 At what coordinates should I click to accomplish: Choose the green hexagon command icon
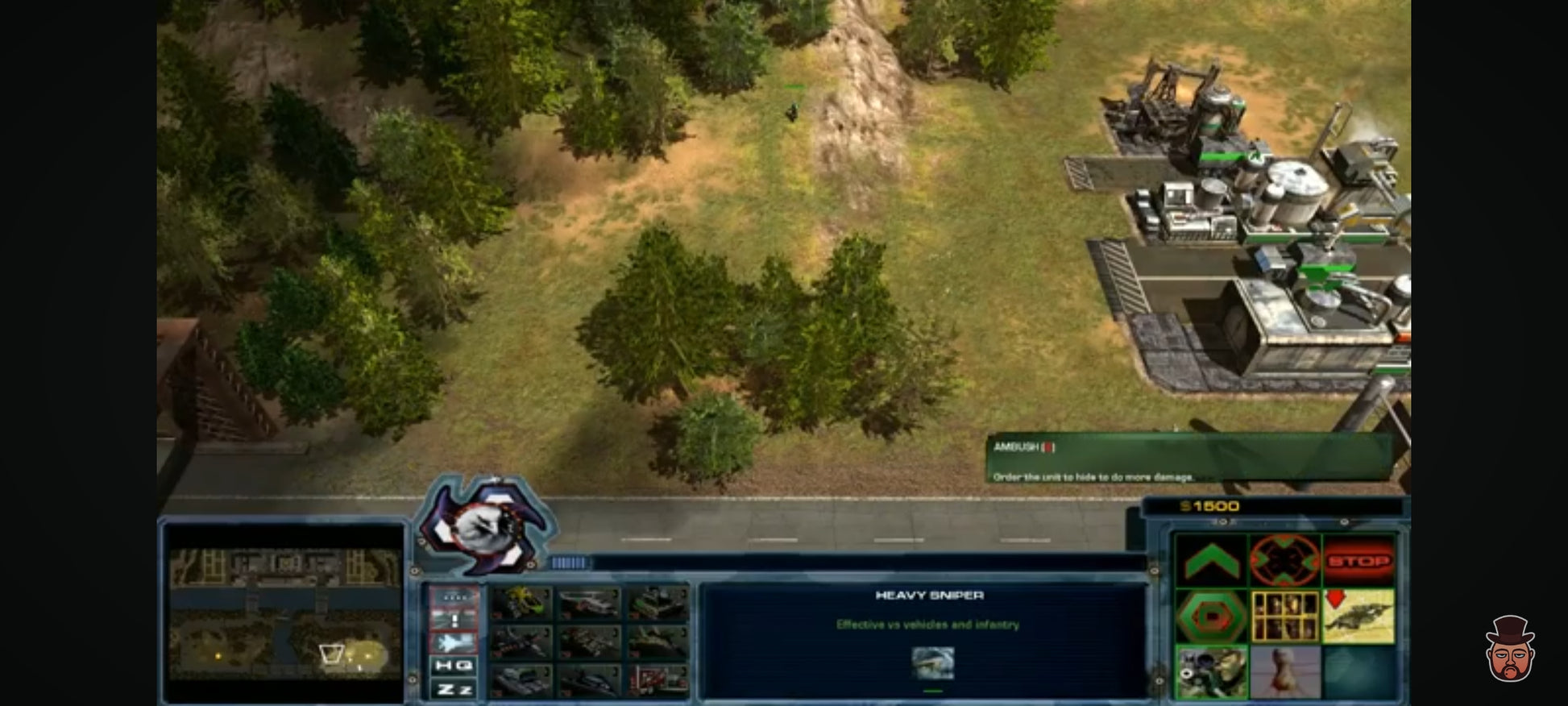click(1211, 617)
